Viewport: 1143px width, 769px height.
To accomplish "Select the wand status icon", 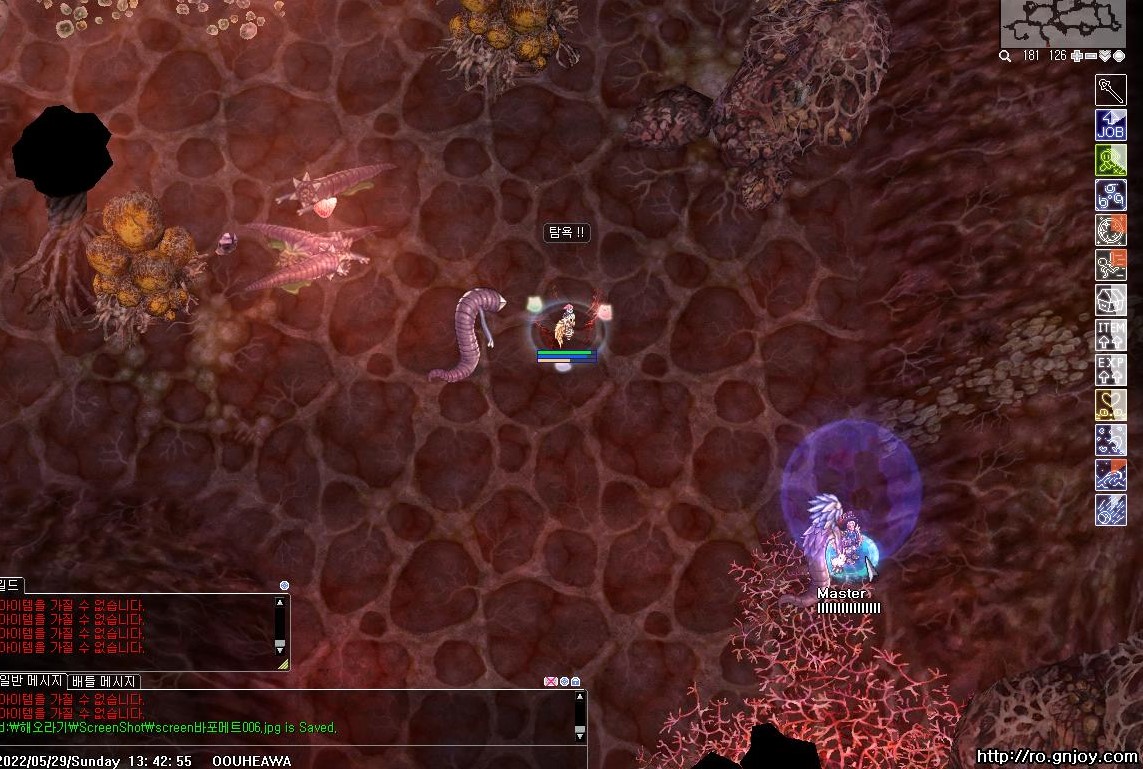I will pos(1110,90).
